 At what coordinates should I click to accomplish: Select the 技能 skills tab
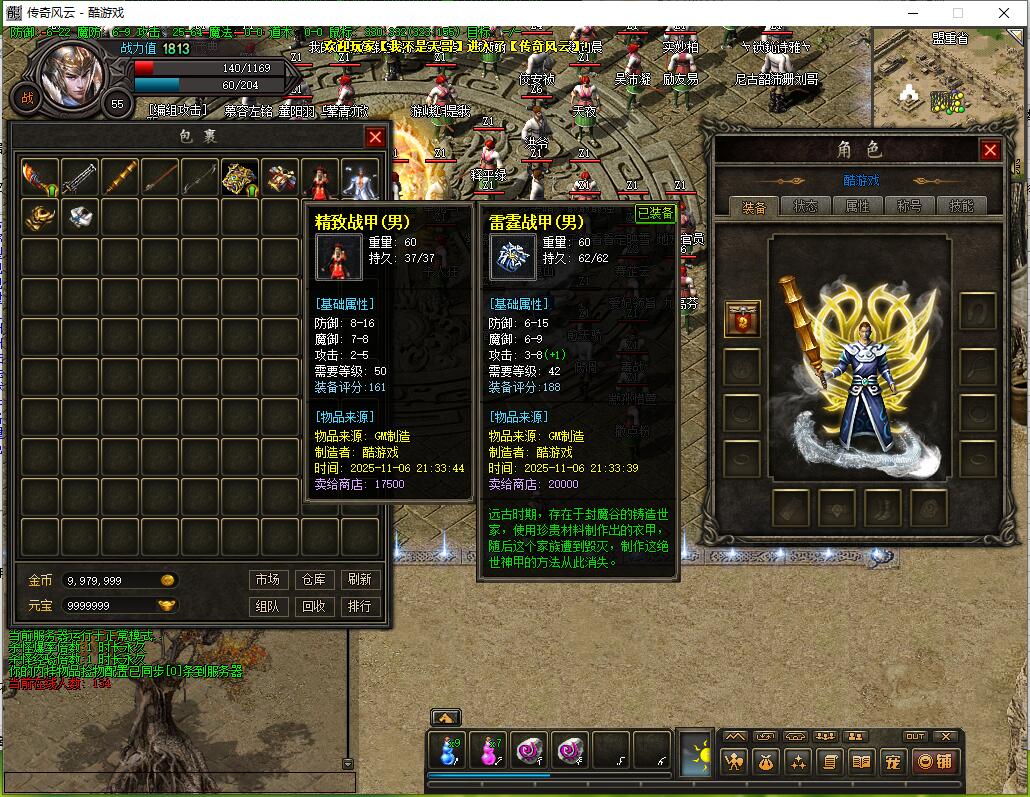click(961, 206)
